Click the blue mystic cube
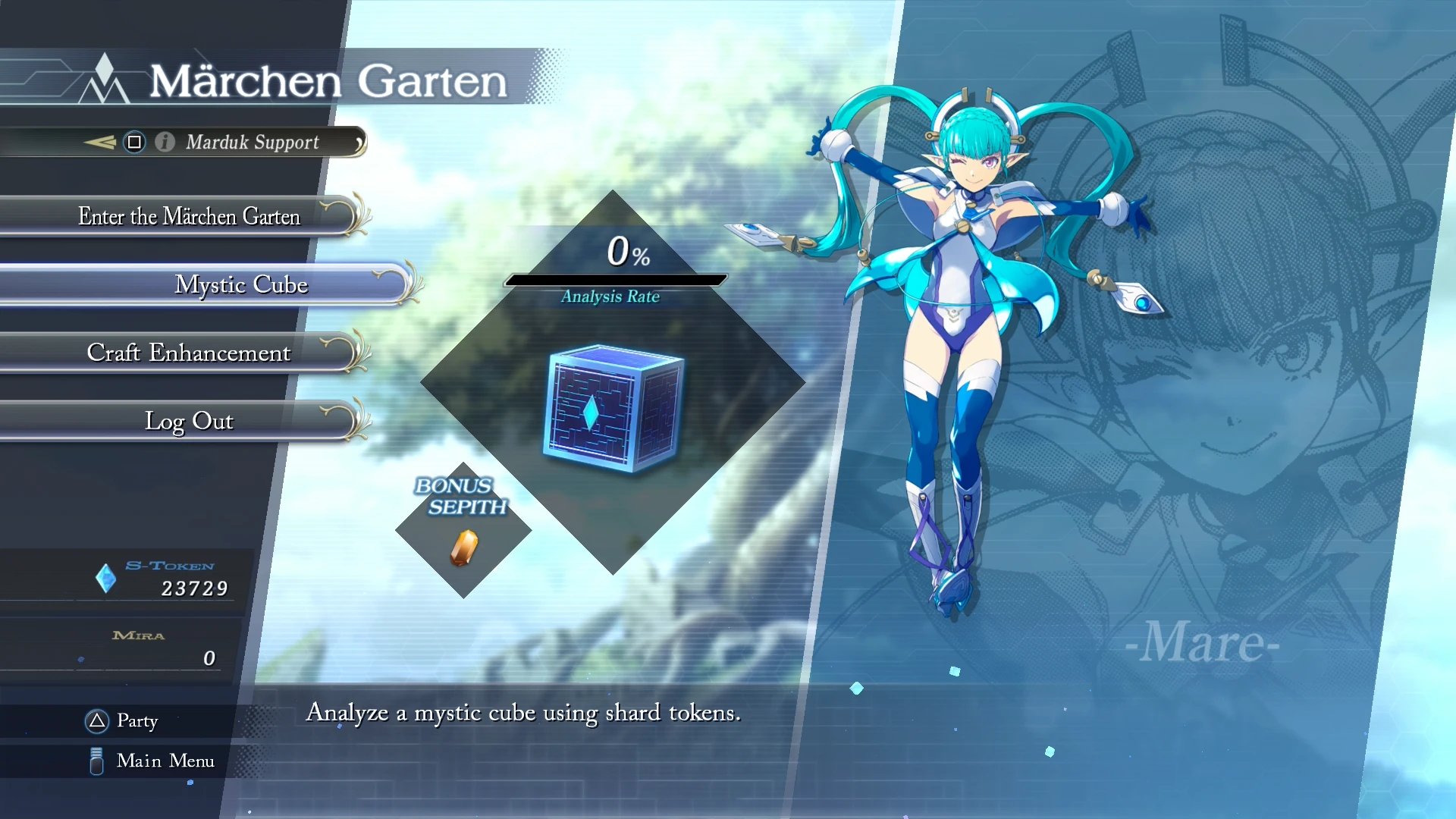Image resolution: width=1456 pixels, height=819 pixels. [x=613, y=408]
